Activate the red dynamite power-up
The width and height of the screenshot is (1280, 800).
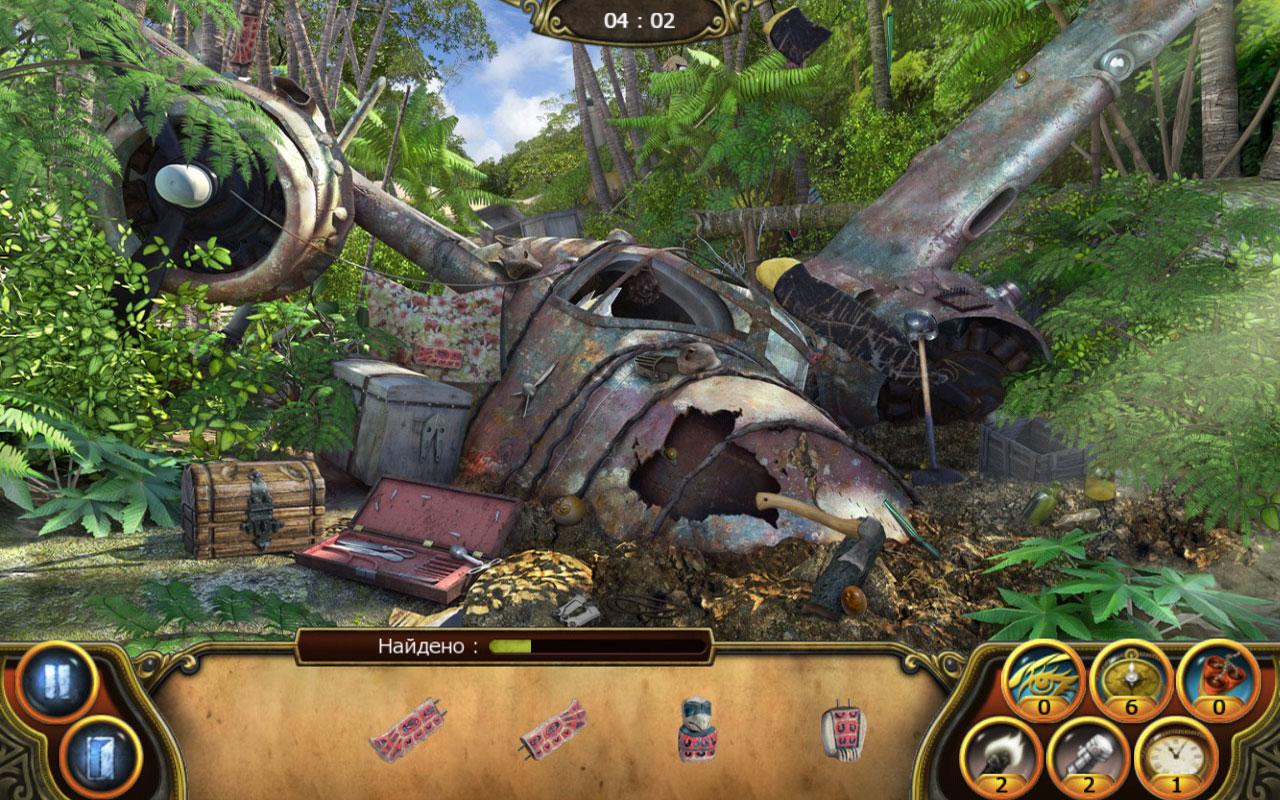point(1217,678)
